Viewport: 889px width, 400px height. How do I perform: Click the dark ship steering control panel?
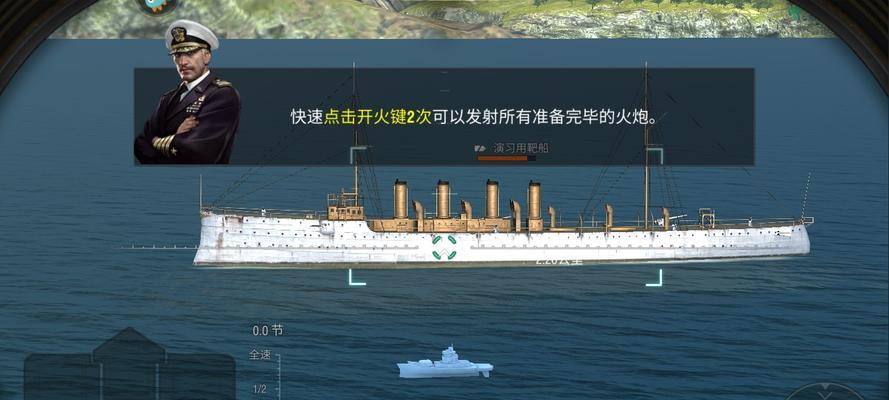(x=128, y=368)
